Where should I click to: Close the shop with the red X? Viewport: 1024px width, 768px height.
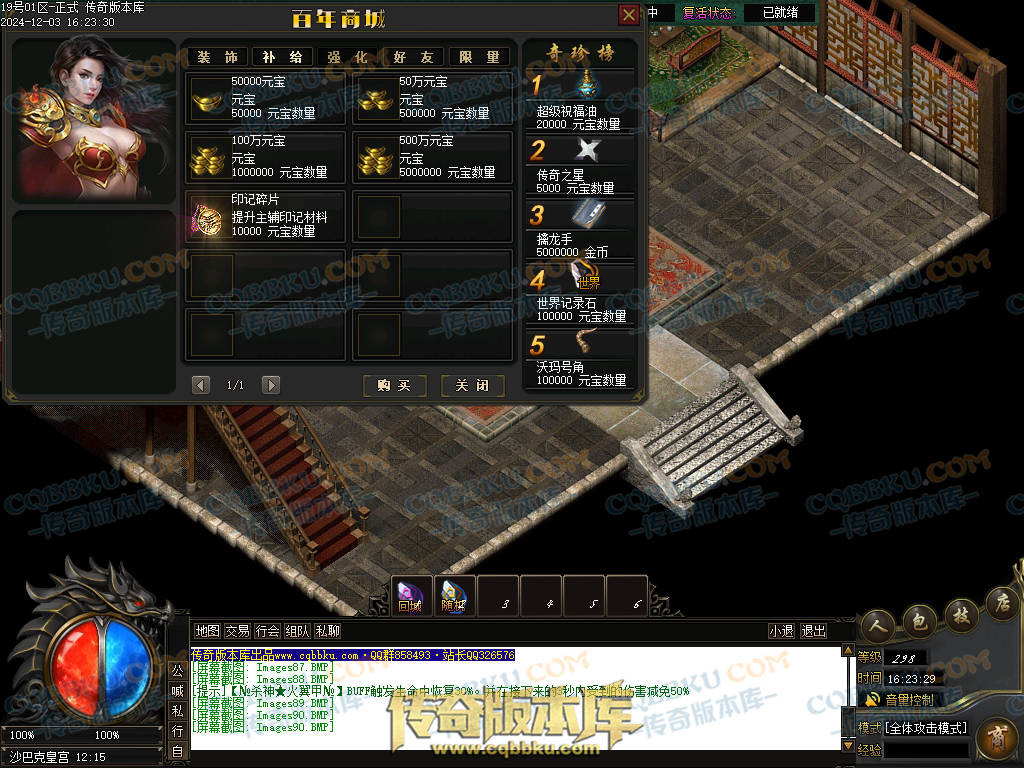tap(629, 15)
